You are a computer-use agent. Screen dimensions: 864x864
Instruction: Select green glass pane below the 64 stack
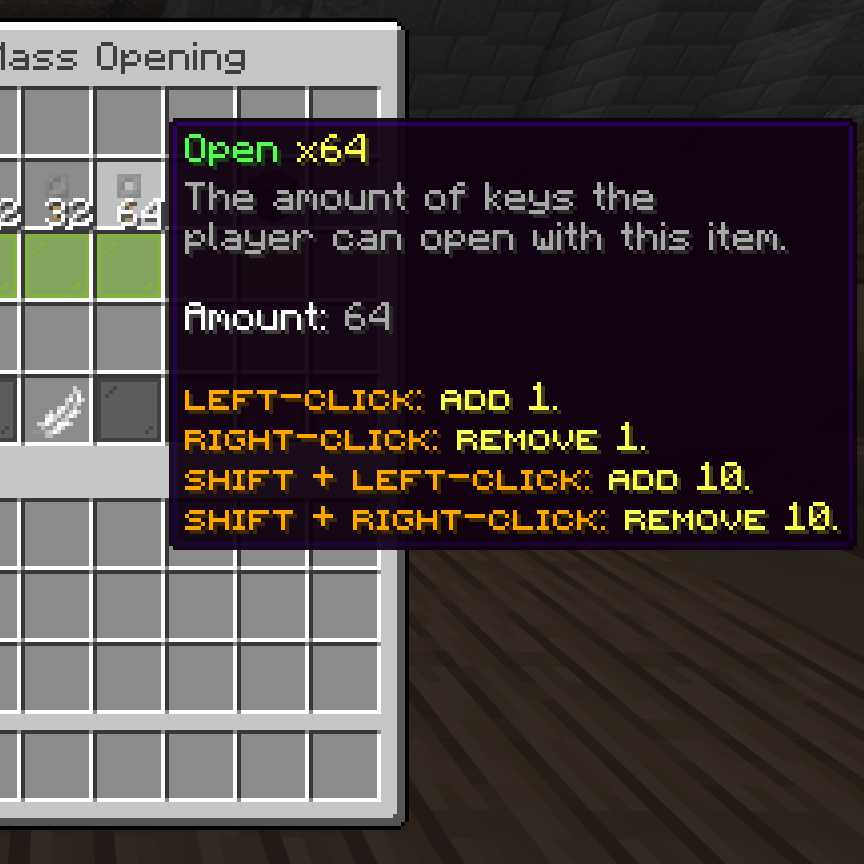[129, 266]
